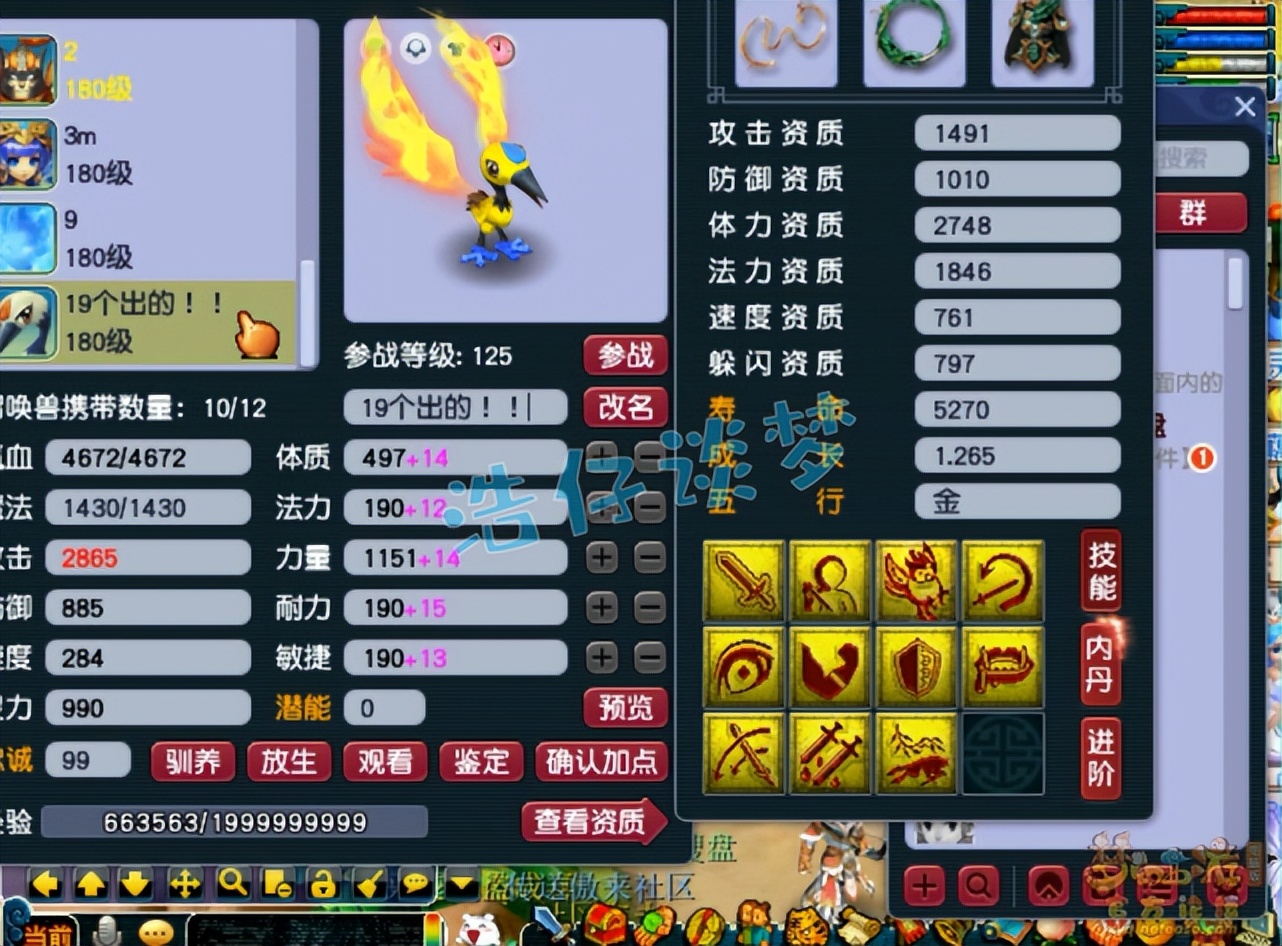Click the shield skill icon
Image resolution: width=1282 pixels, height=946 pixels.
916,666
